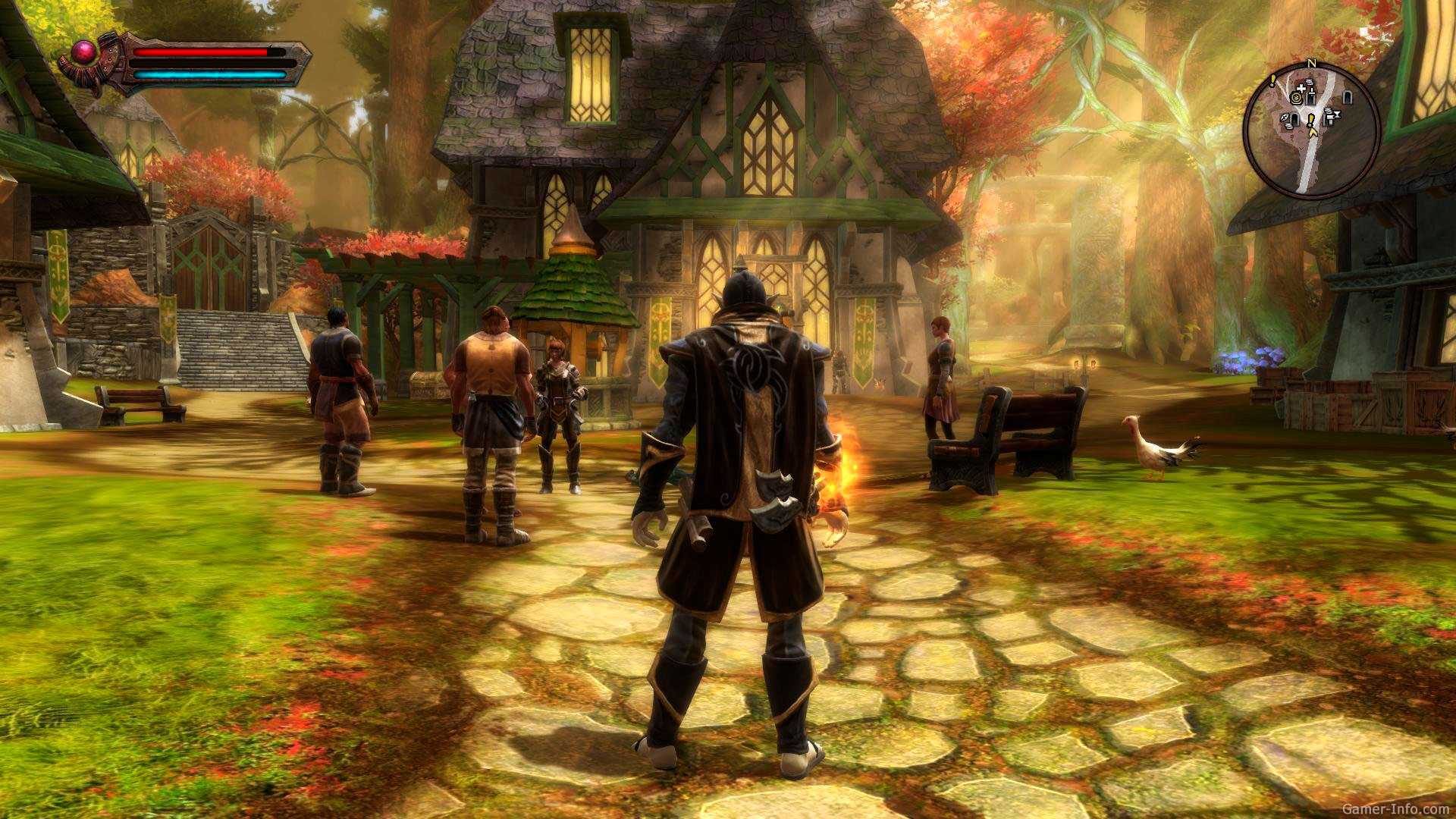Image resolution: width=1456 pixels, height=819 pixels.
Task: Click the merchant coin icon on minimap
Action: pos(1295,98)
